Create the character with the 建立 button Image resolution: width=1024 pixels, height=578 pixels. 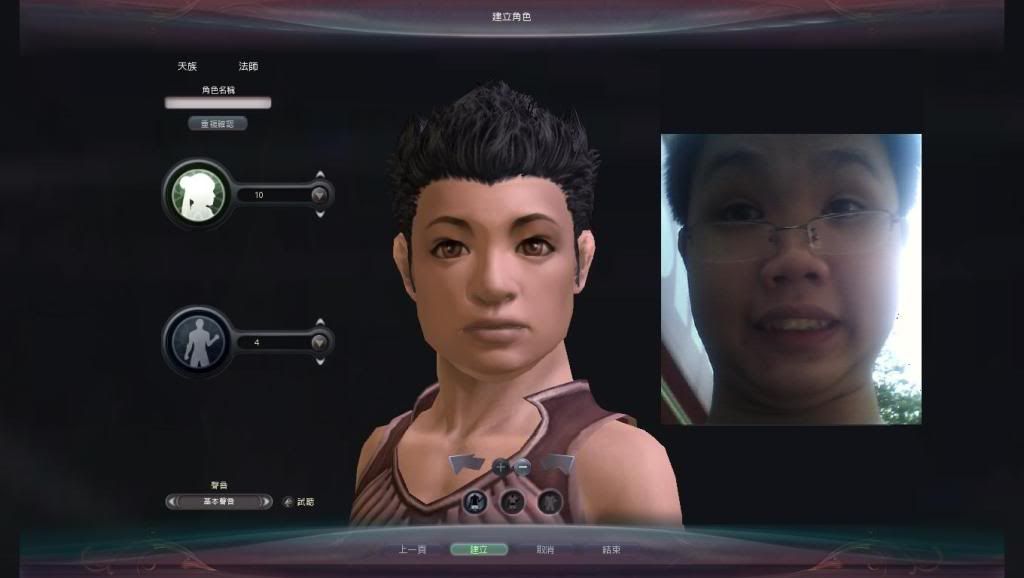(x=479, y=549)
